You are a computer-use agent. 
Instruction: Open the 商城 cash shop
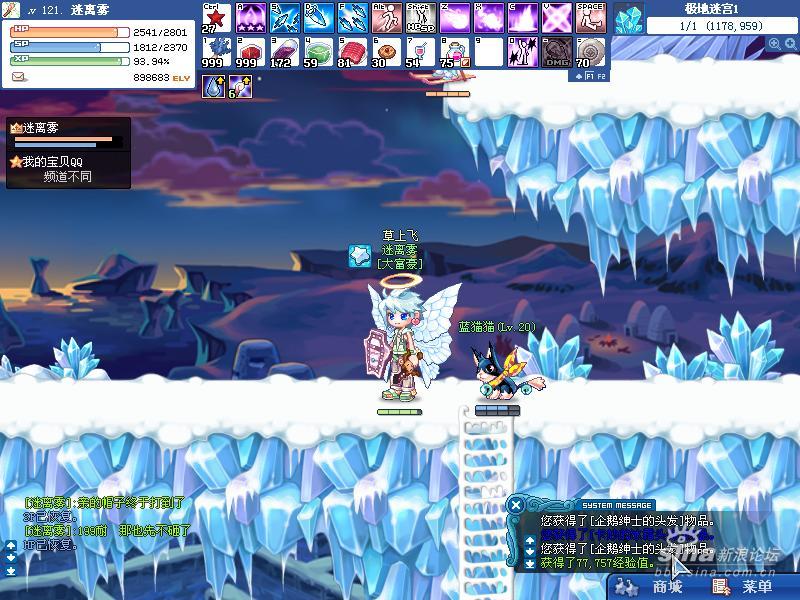coord(655,587)
